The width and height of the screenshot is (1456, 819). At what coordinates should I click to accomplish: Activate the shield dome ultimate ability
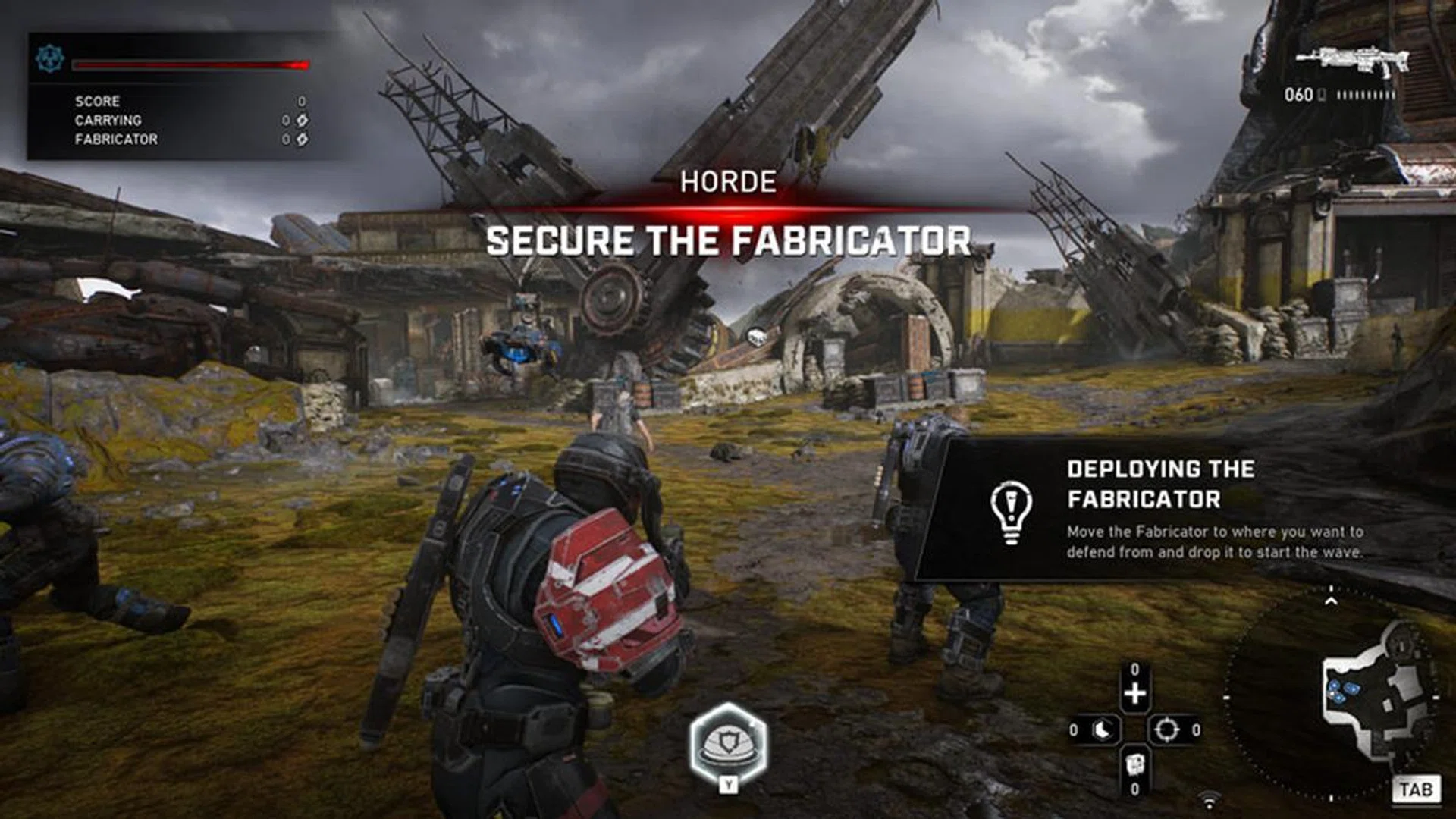[728, 745]
